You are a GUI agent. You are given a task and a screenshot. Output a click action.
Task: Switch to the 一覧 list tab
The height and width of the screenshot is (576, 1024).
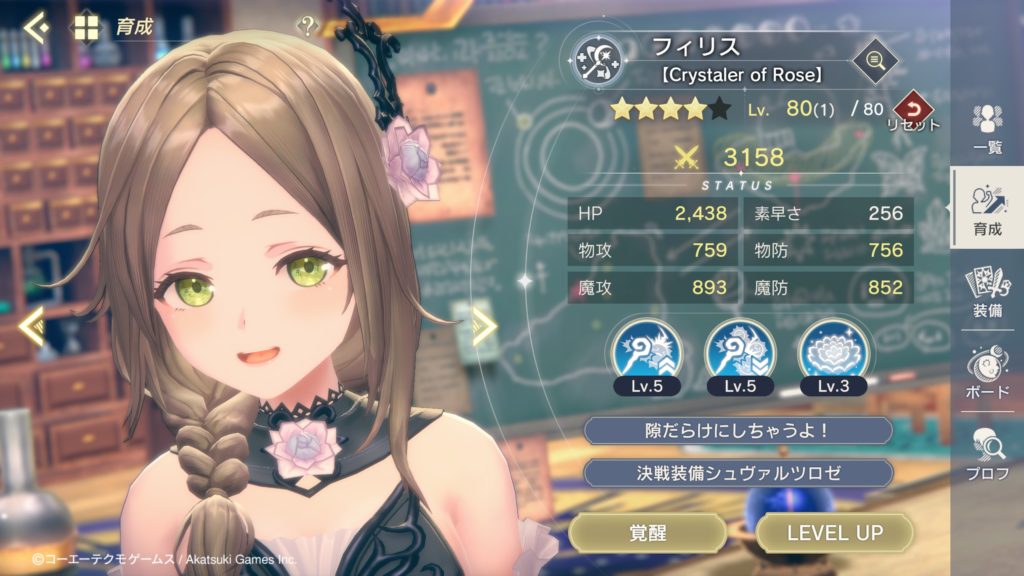pyautogui.click(x=987, y=128)
